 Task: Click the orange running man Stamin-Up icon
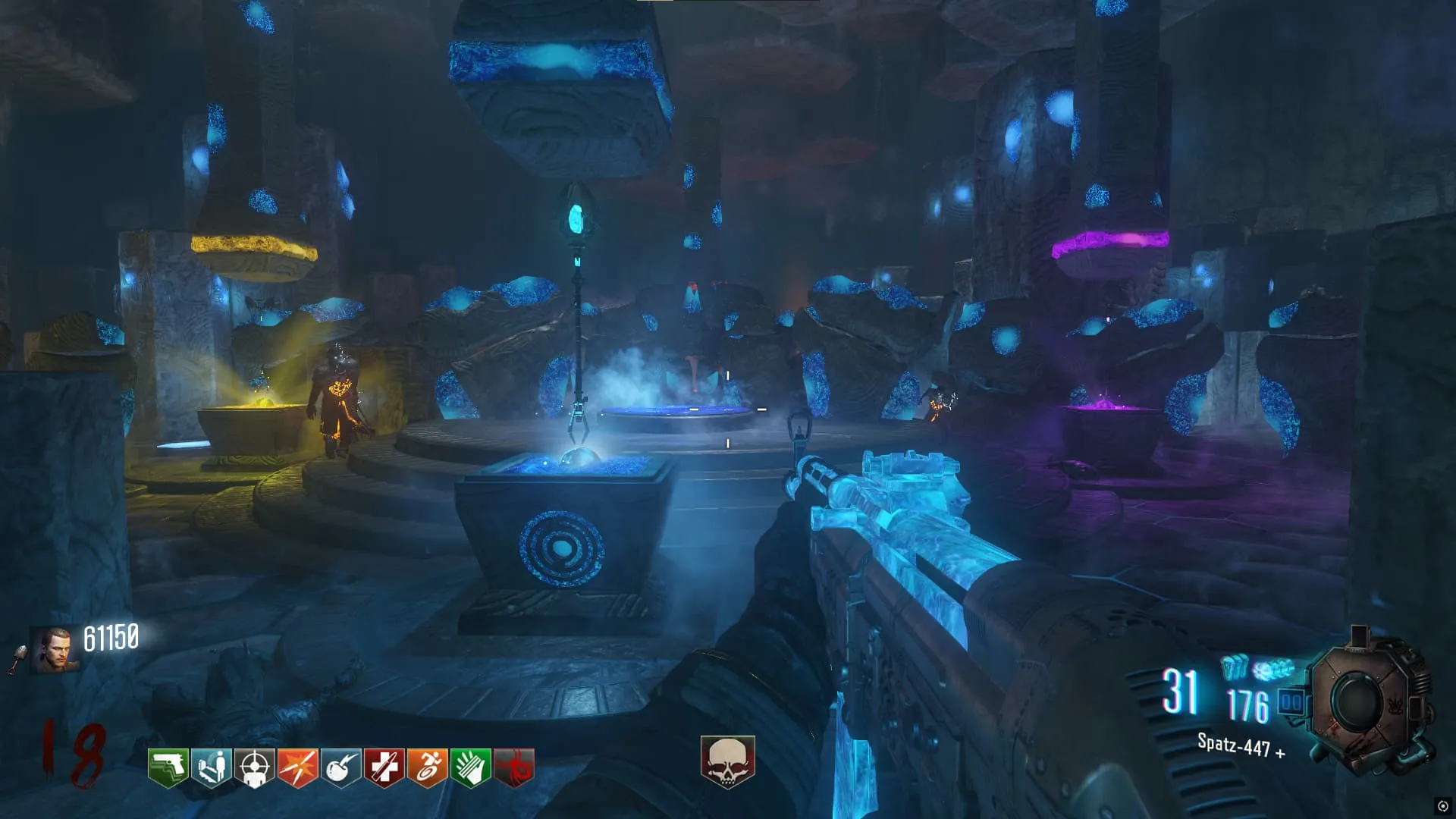coord(428,767)
